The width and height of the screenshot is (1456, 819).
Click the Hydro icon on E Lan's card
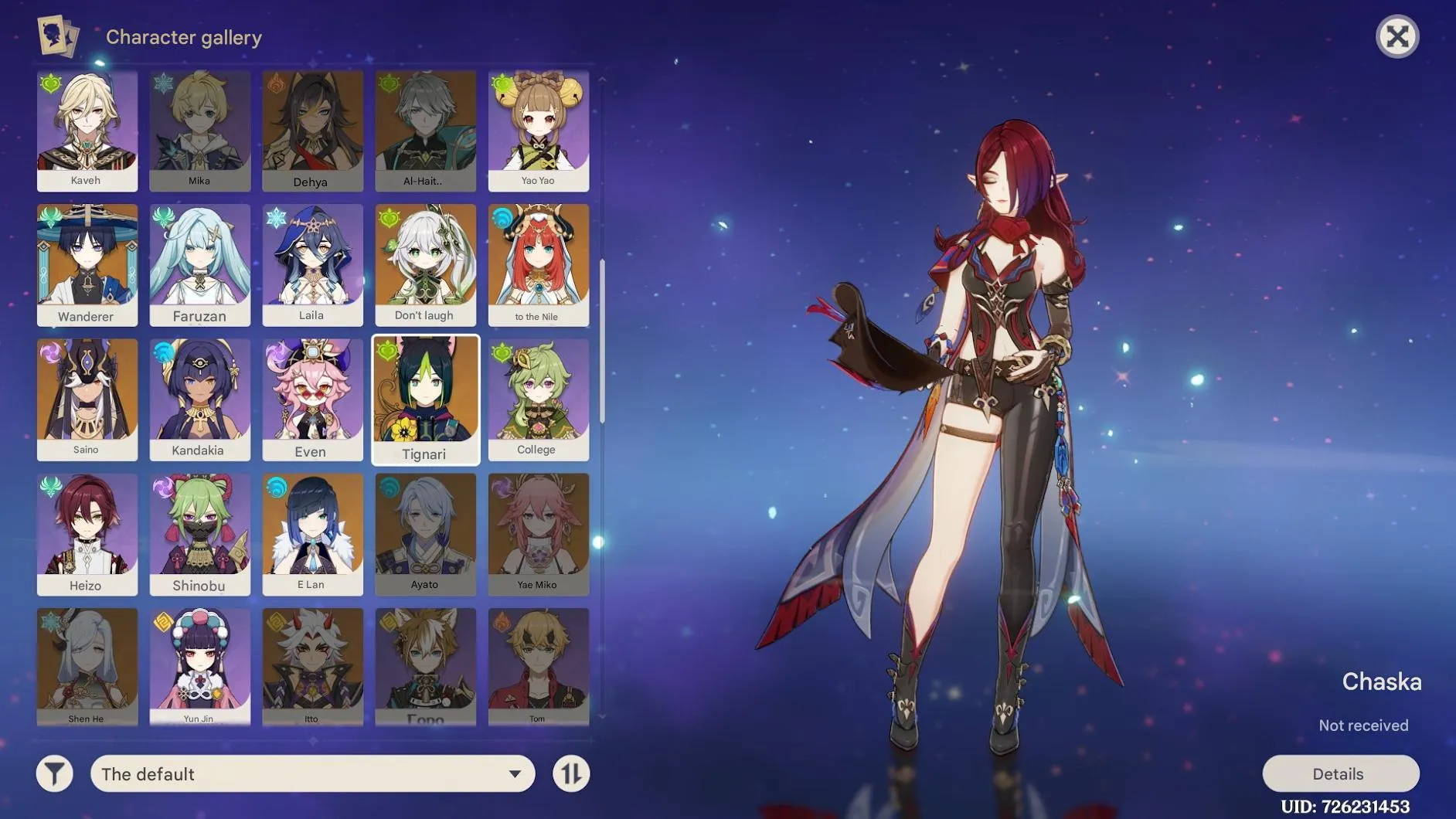pos(275,487)
